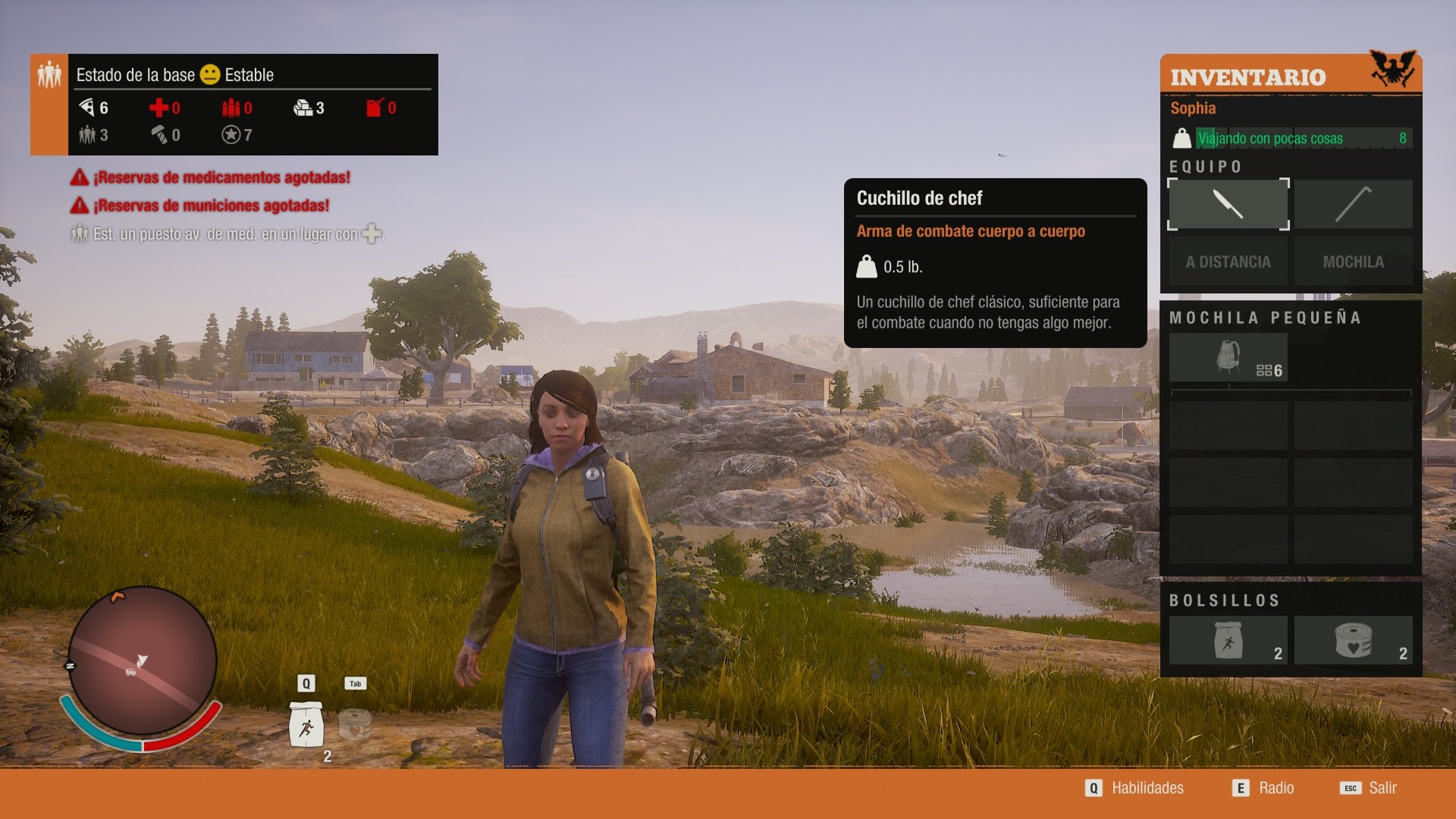Screen dimensions: 1456x819
Task: Open the A DISTANCIA ranged weapon slot
Action: [1227, 261]
